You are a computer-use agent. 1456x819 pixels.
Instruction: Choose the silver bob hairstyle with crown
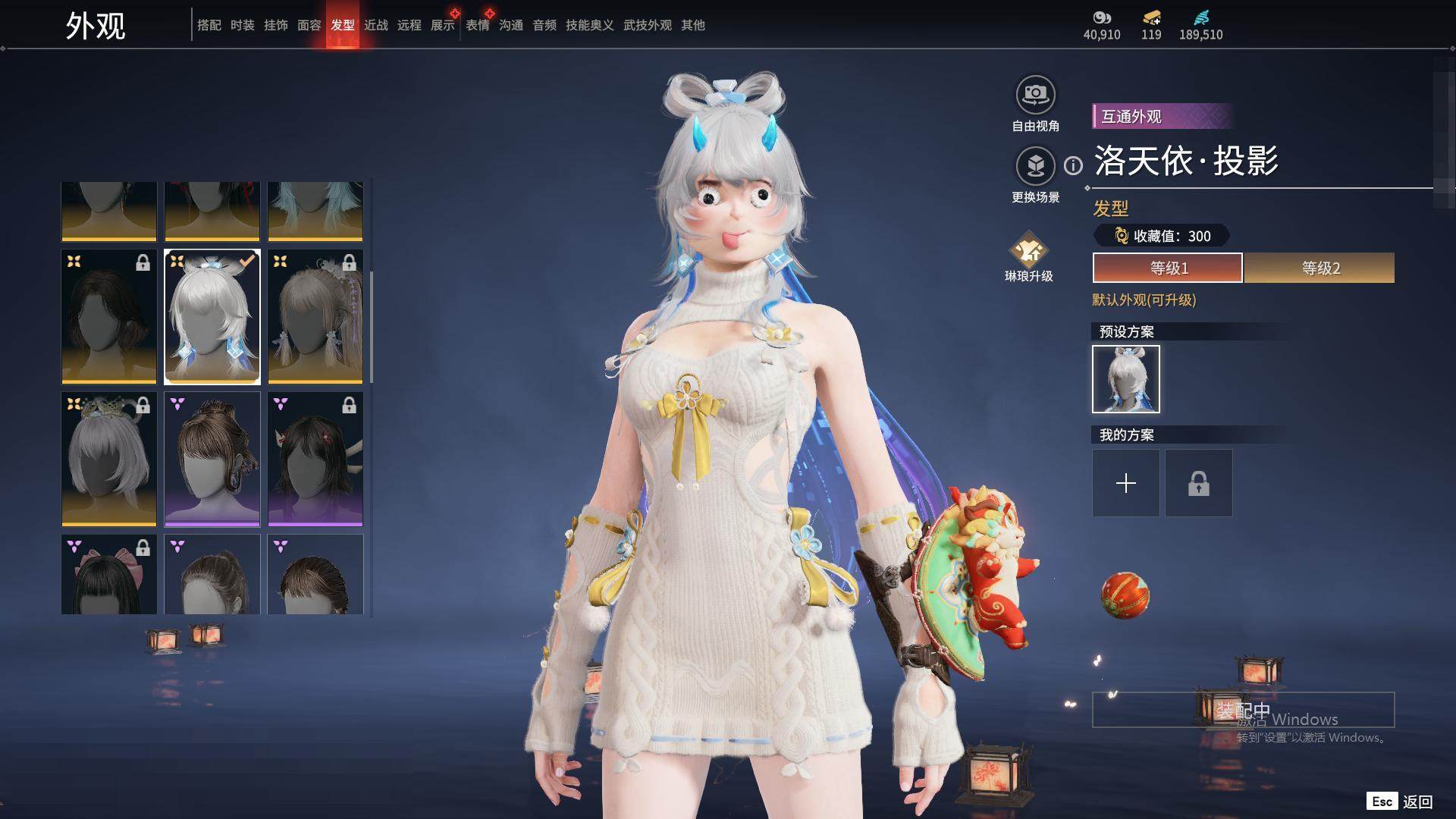pyautogui.click(x=109, y=459)
